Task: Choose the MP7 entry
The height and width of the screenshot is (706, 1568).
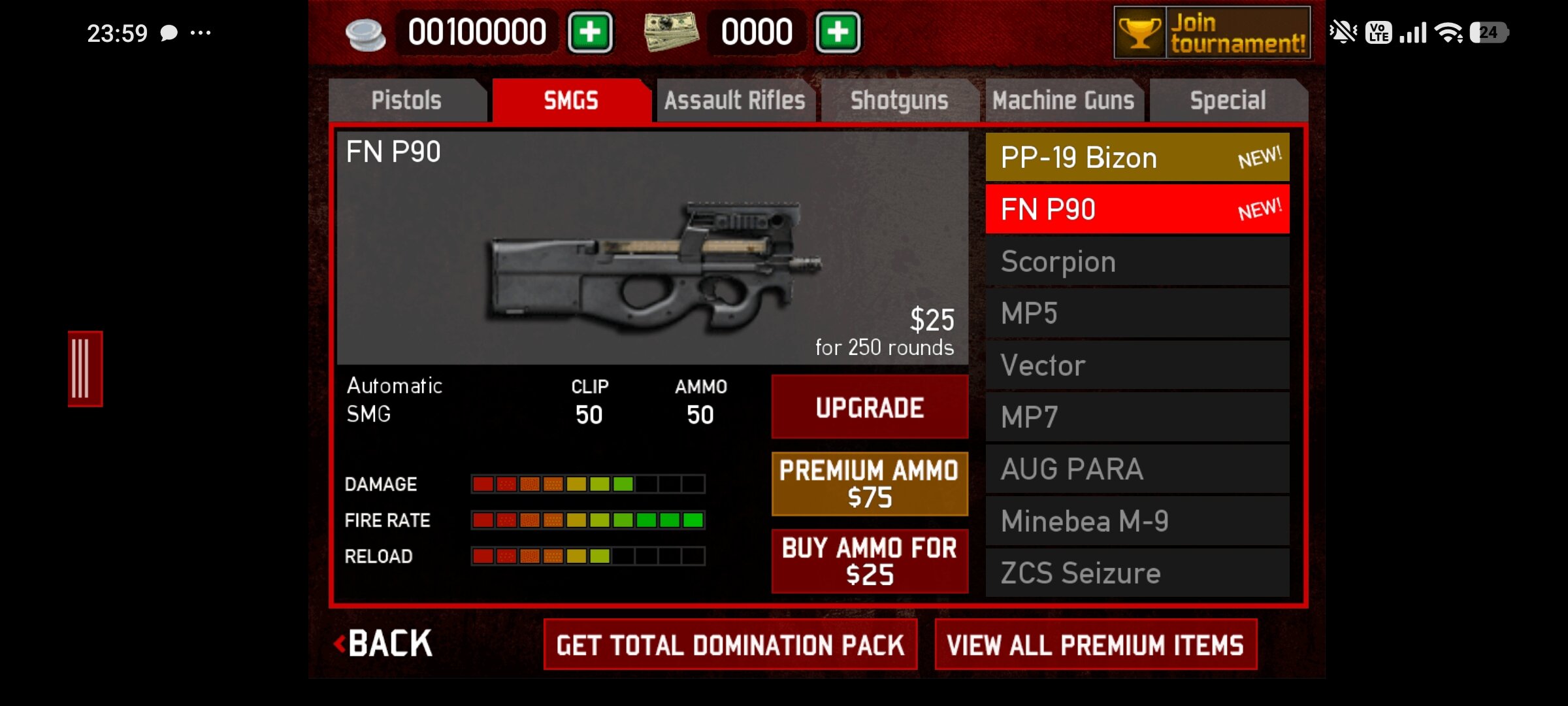Action: [x=1137, y=417]
